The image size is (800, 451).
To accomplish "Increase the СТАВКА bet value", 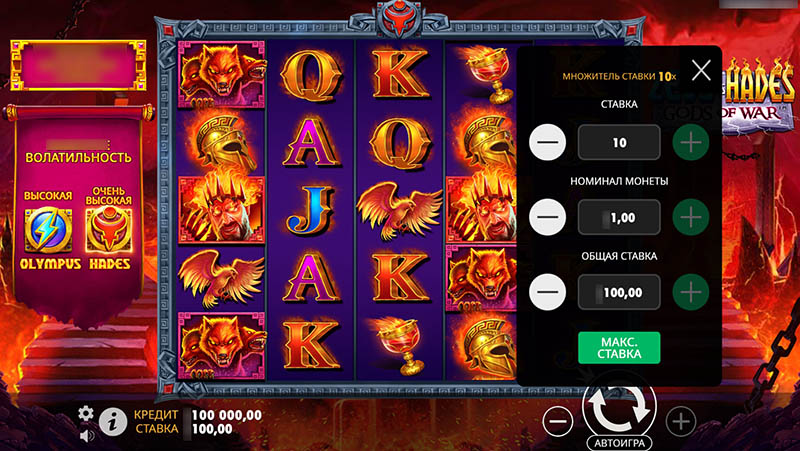I will (690, 142).
